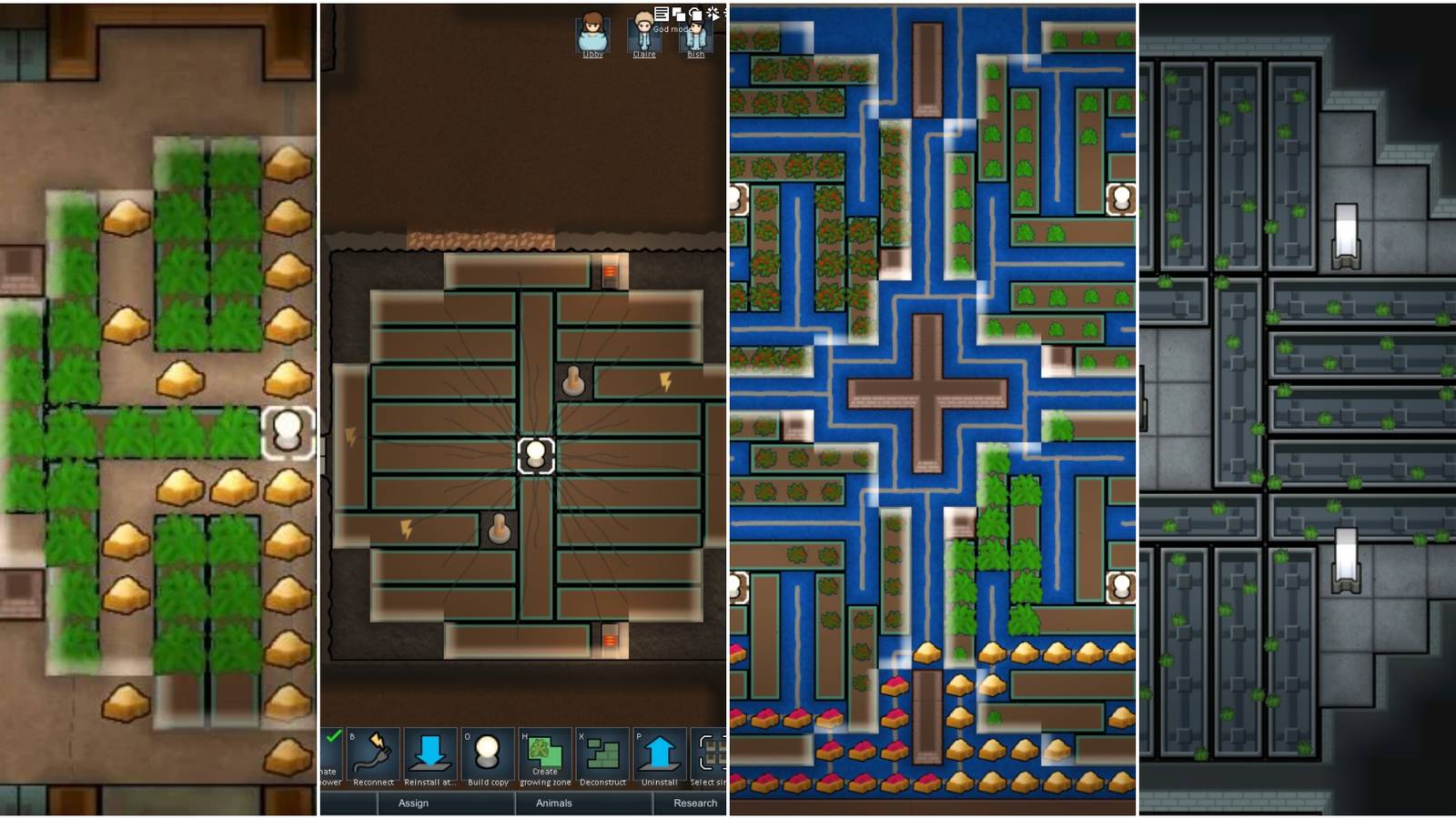Select Bish's portrait in the colonist bar

click(x=696, y=35)
